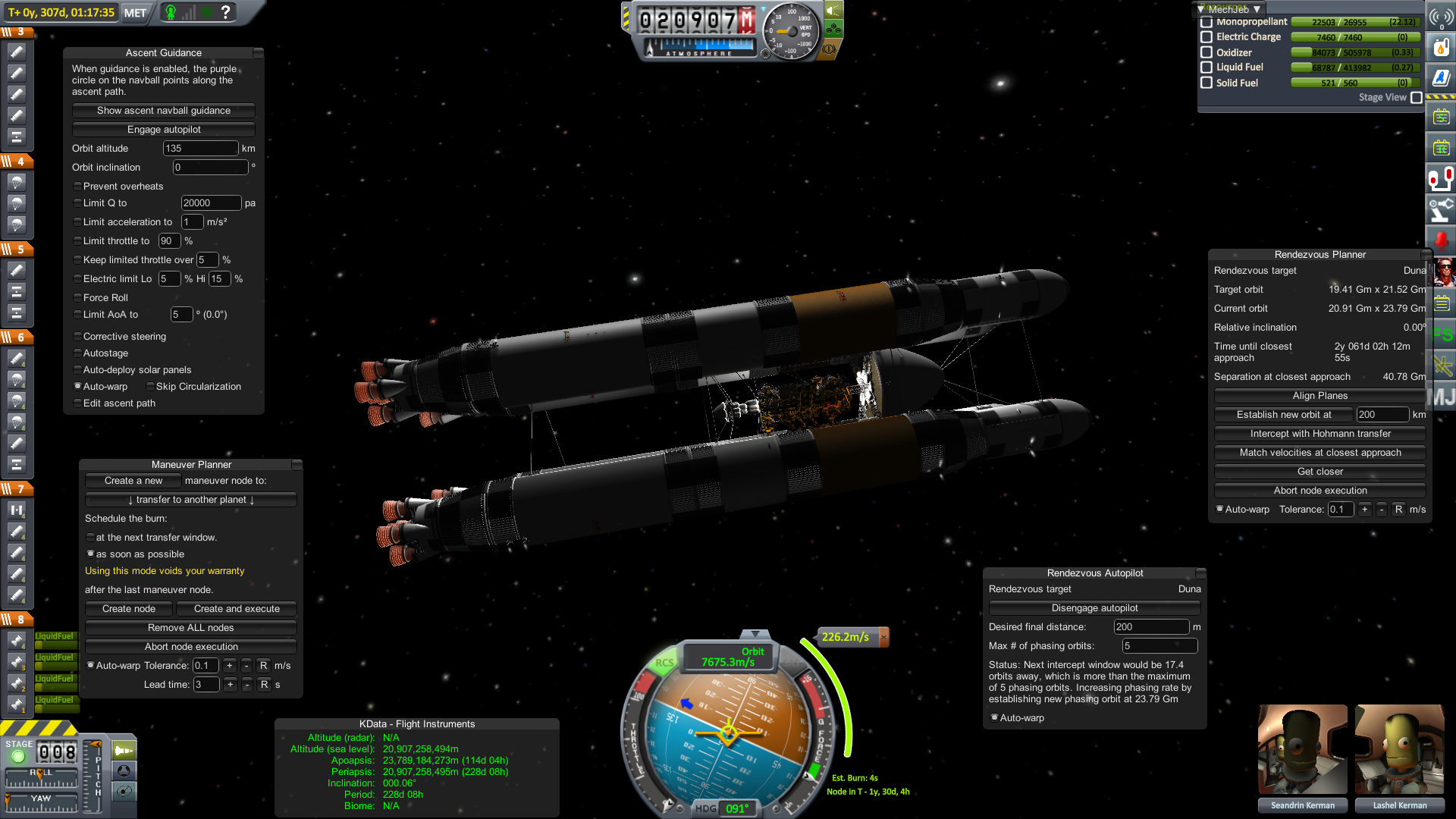Screen dimensions: 1456x819
Task: Open the transfer to another planet dropdown
Action: tap(190, 500)
